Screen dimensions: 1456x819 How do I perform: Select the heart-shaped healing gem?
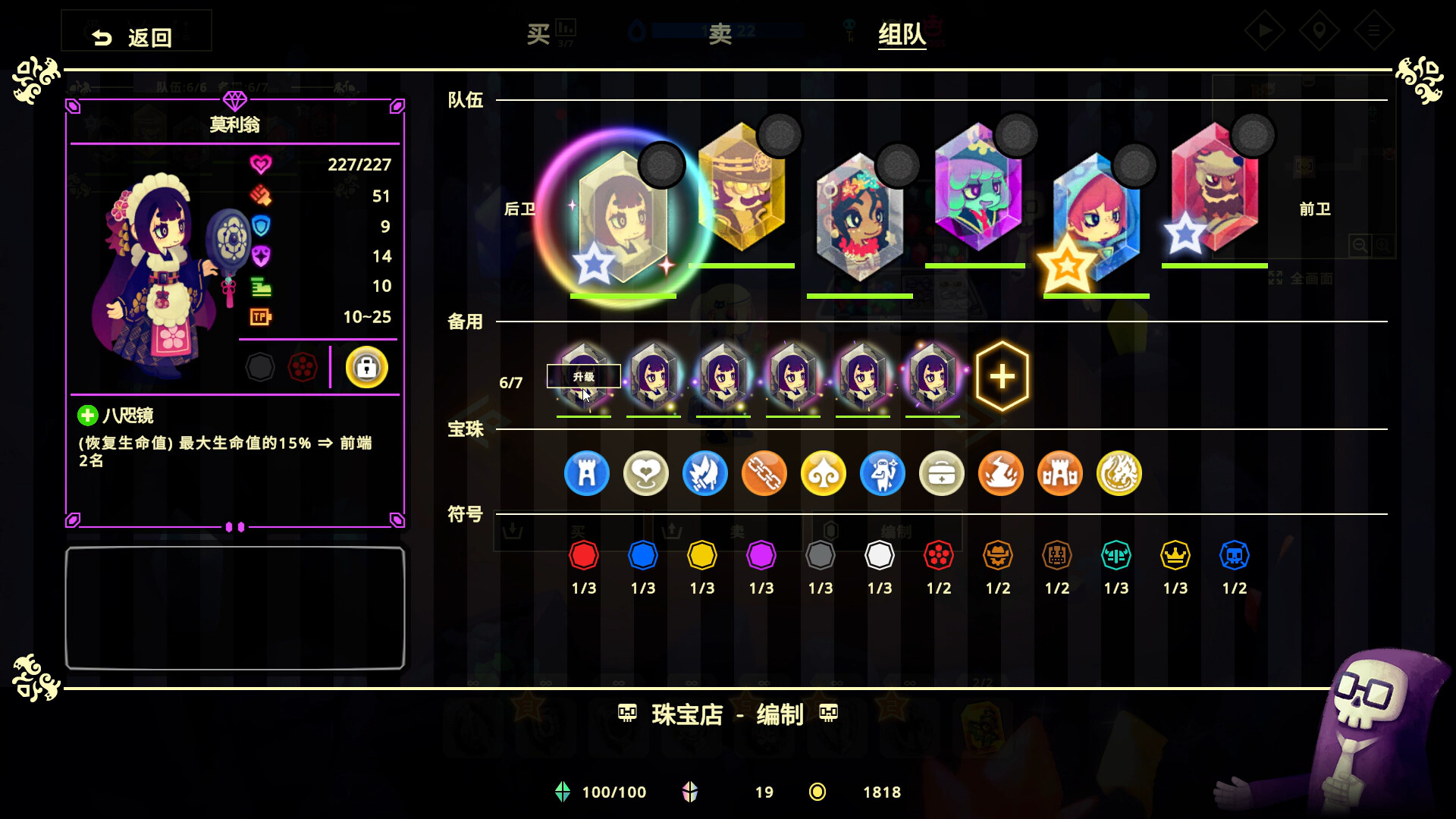click(x=645, y=473)
